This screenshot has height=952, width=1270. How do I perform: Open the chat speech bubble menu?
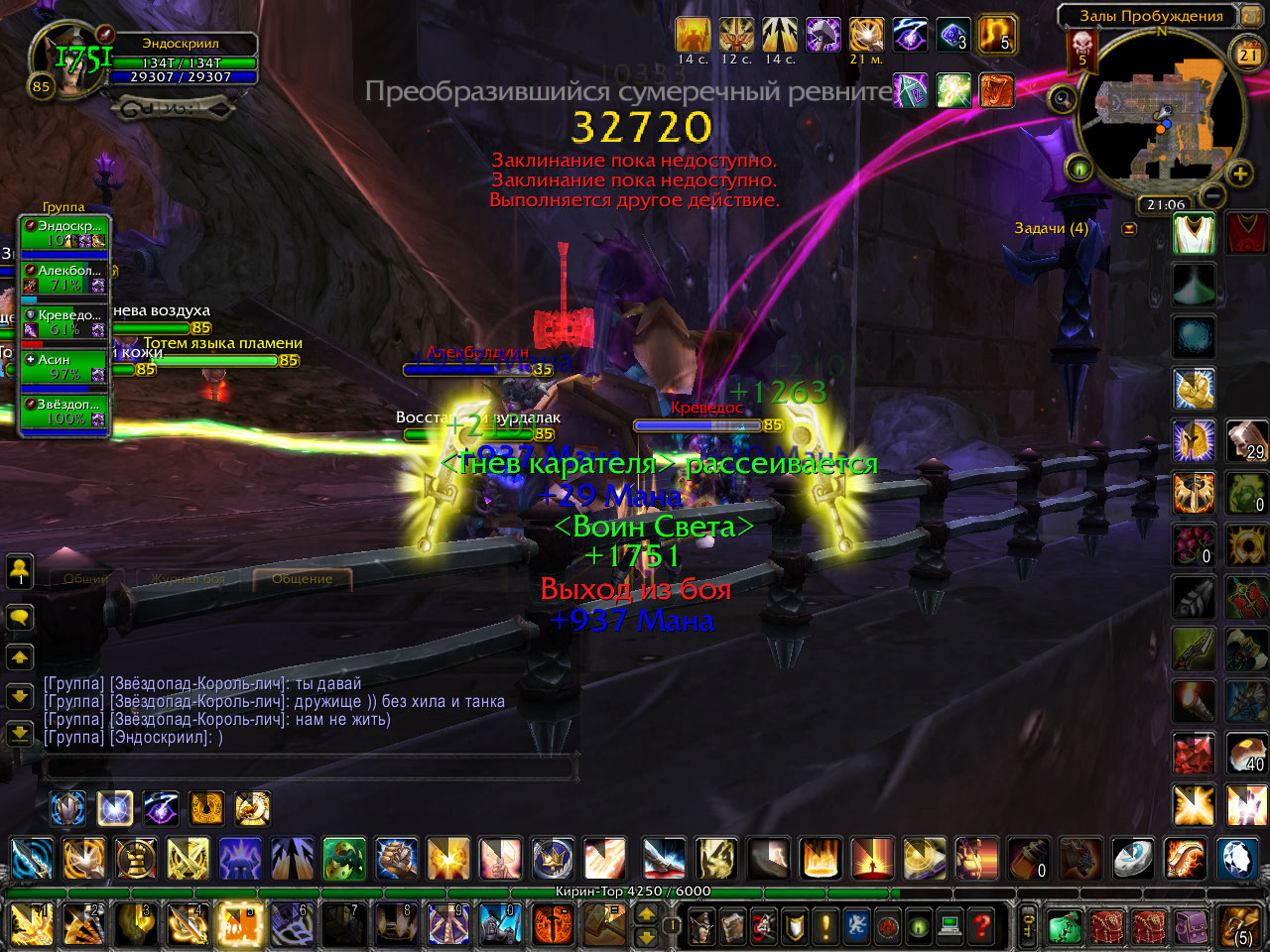pyautogui.click(x=20, y=617)
